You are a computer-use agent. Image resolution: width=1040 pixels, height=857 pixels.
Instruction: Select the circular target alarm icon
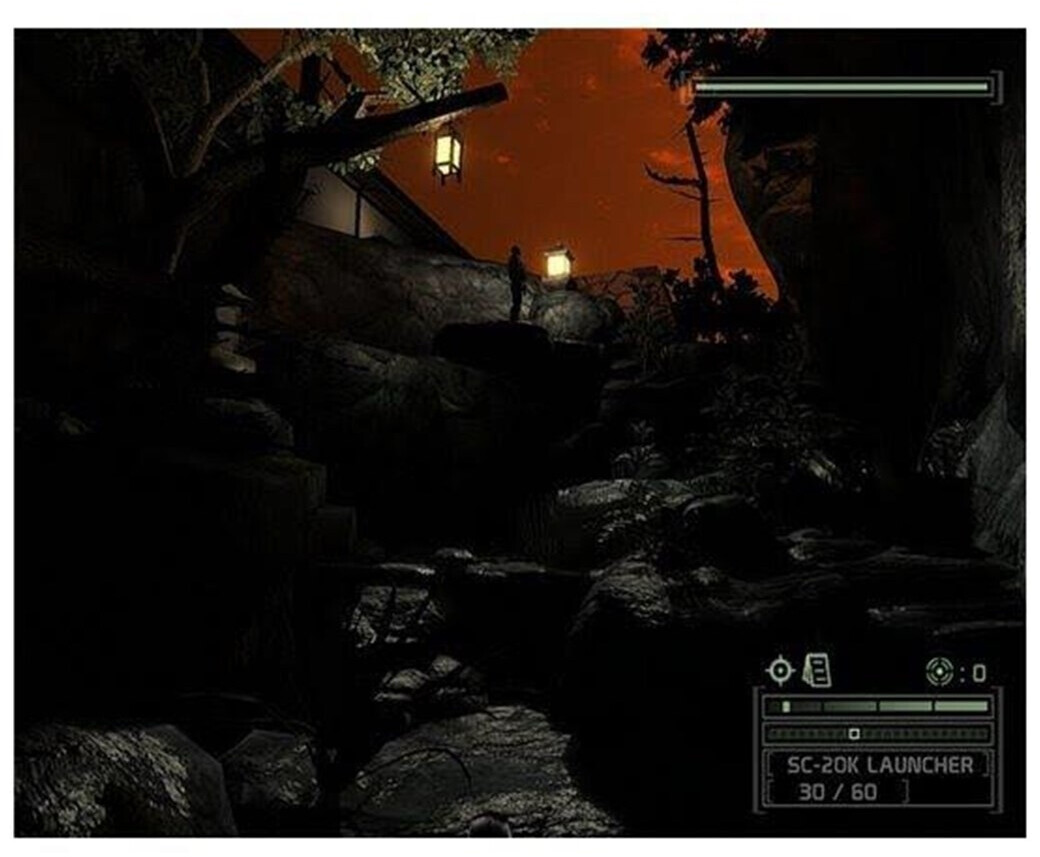coord(938,672)
